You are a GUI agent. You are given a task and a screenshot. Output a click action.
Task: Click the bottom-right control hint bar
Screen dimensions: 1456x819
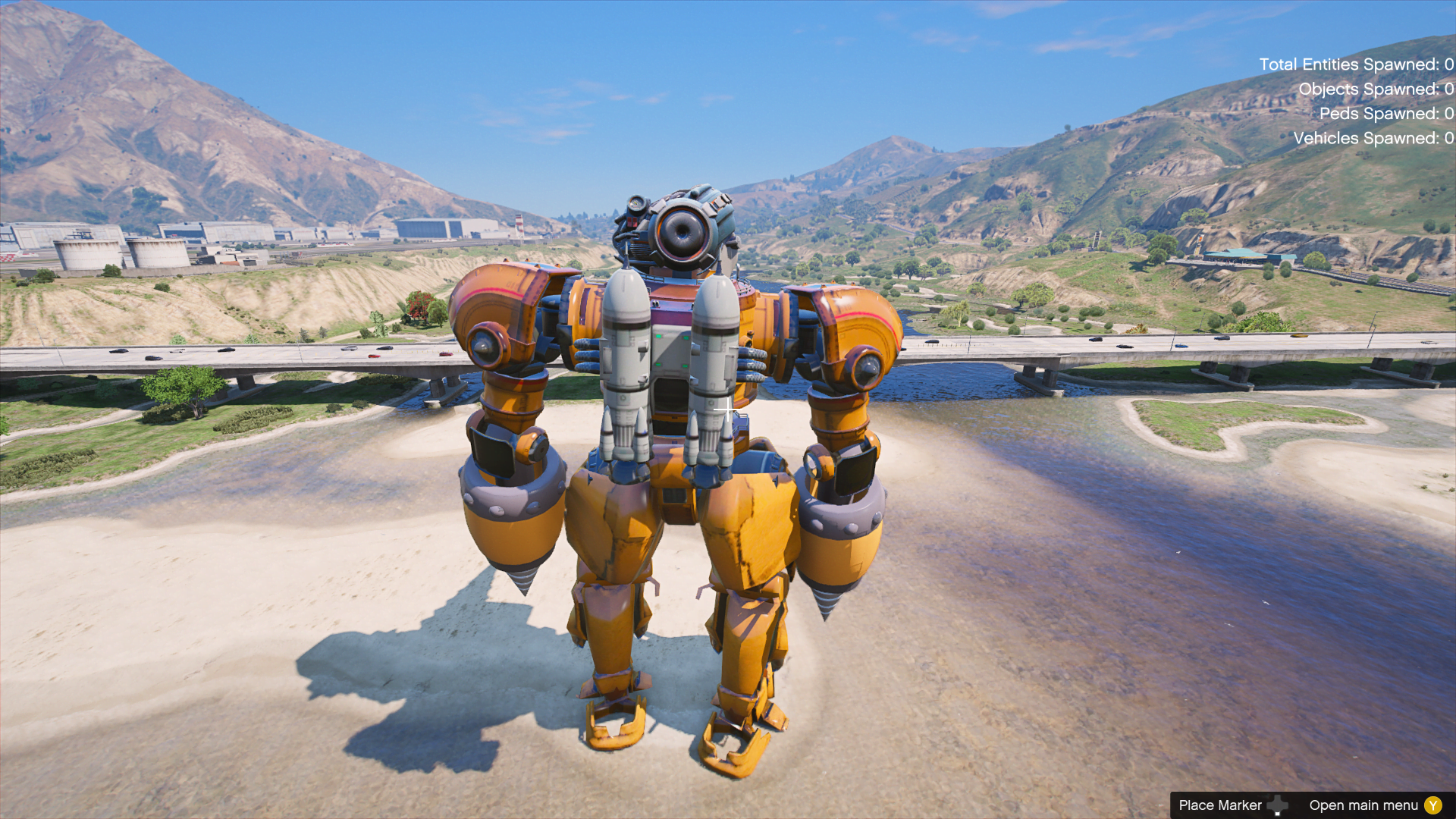(x=1312, y=805)
